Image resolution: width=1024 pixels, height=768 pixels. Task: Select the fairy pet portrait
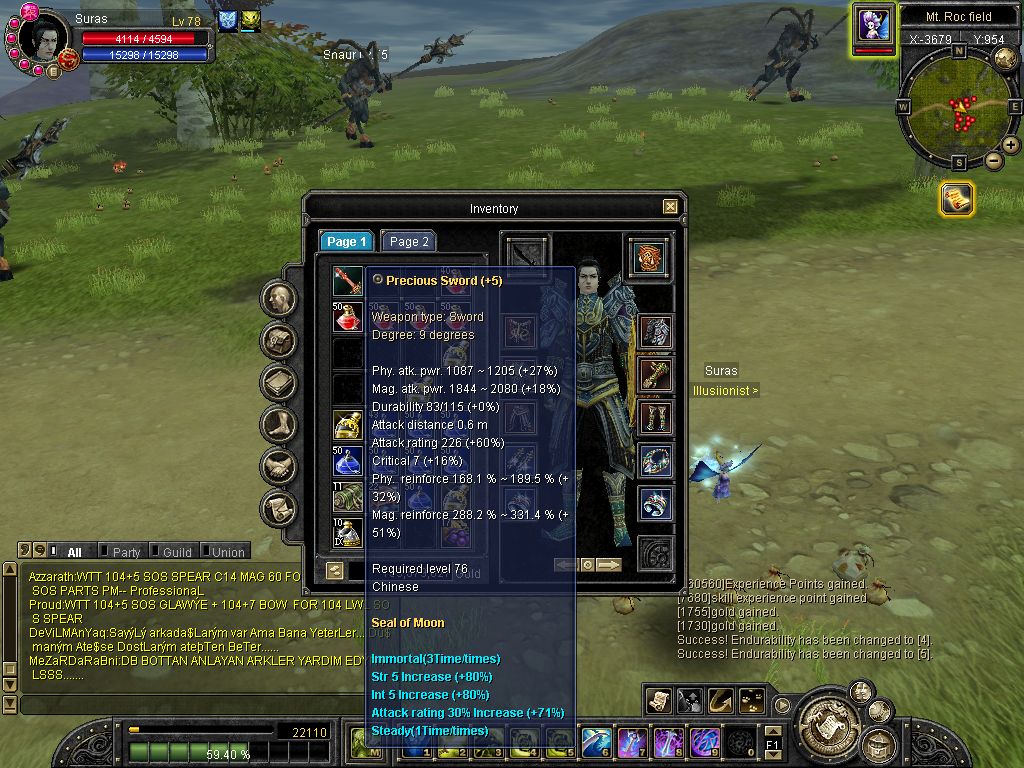click(x=872, y=24)
